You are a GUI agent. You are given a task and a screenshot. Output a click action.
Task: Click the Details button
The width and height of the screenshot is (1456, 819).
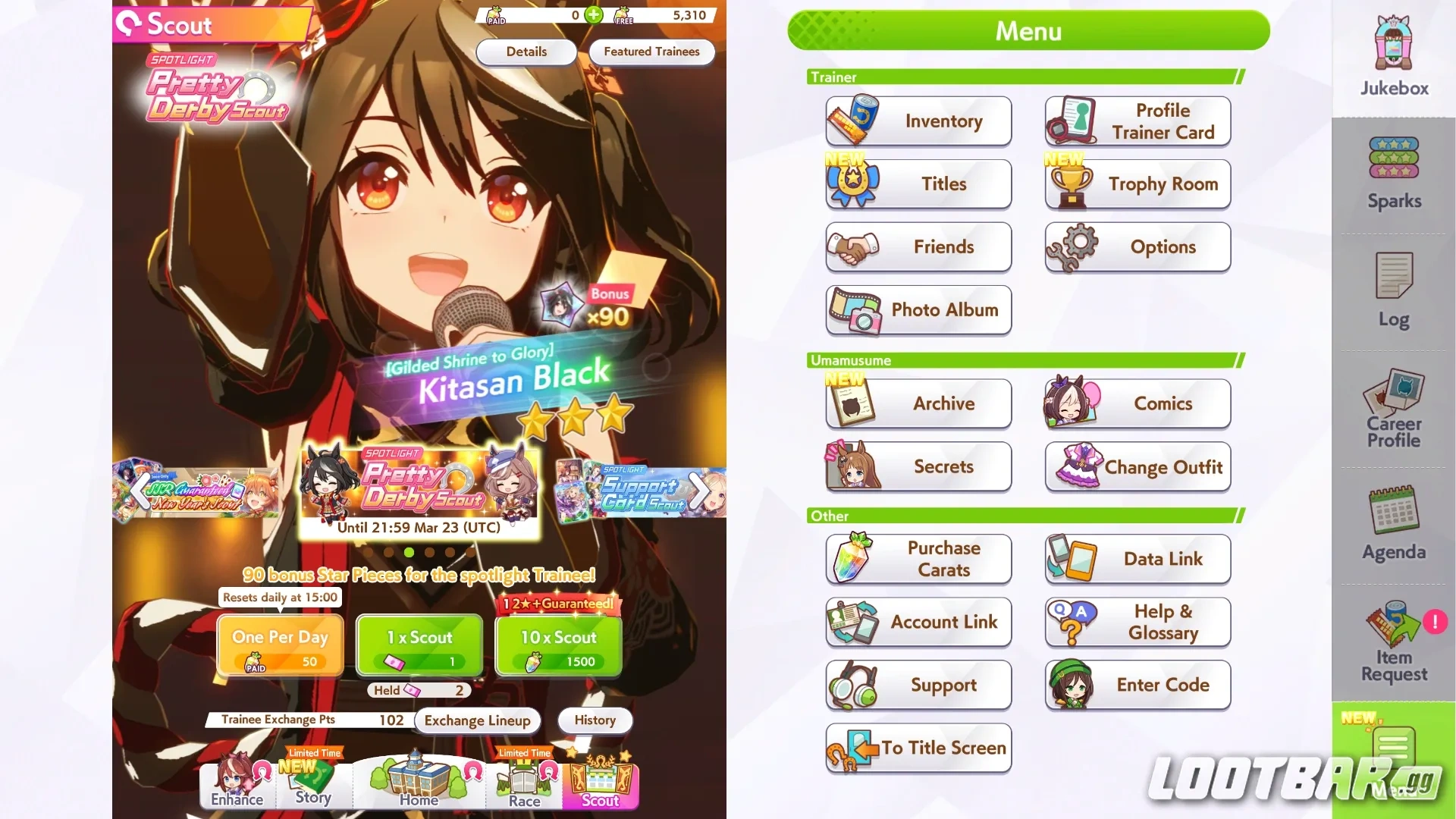[x=526, y=52]
